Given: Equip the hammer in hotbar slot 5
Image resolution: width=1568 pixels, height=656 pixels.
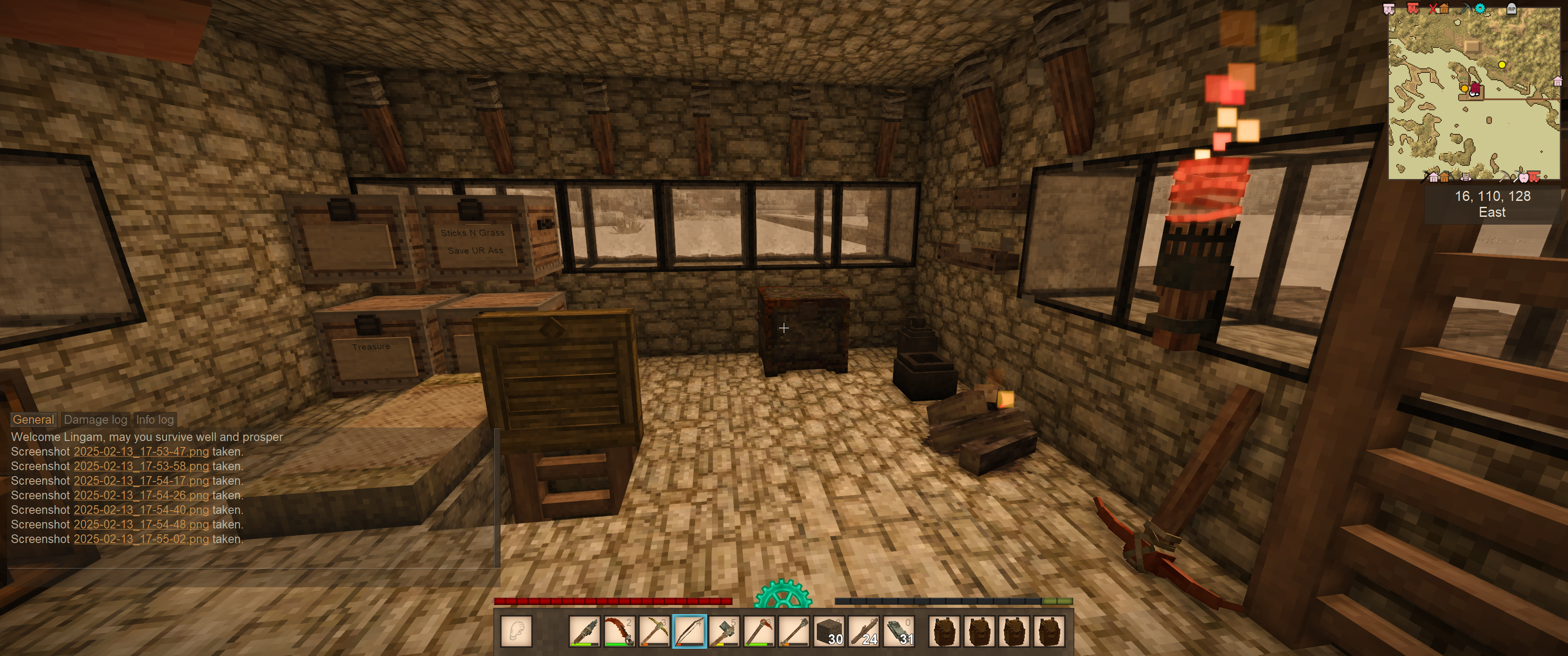Looking at the screenshot, I should (x=724, y=631).
